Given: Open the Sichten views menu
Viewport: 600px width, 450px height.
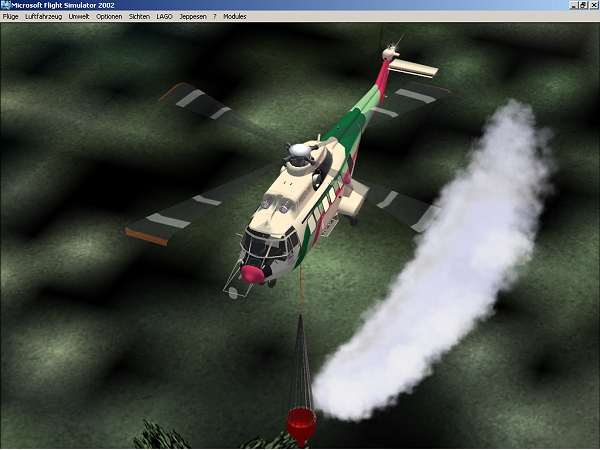Looking at the screenshot, I should (139, 17).
